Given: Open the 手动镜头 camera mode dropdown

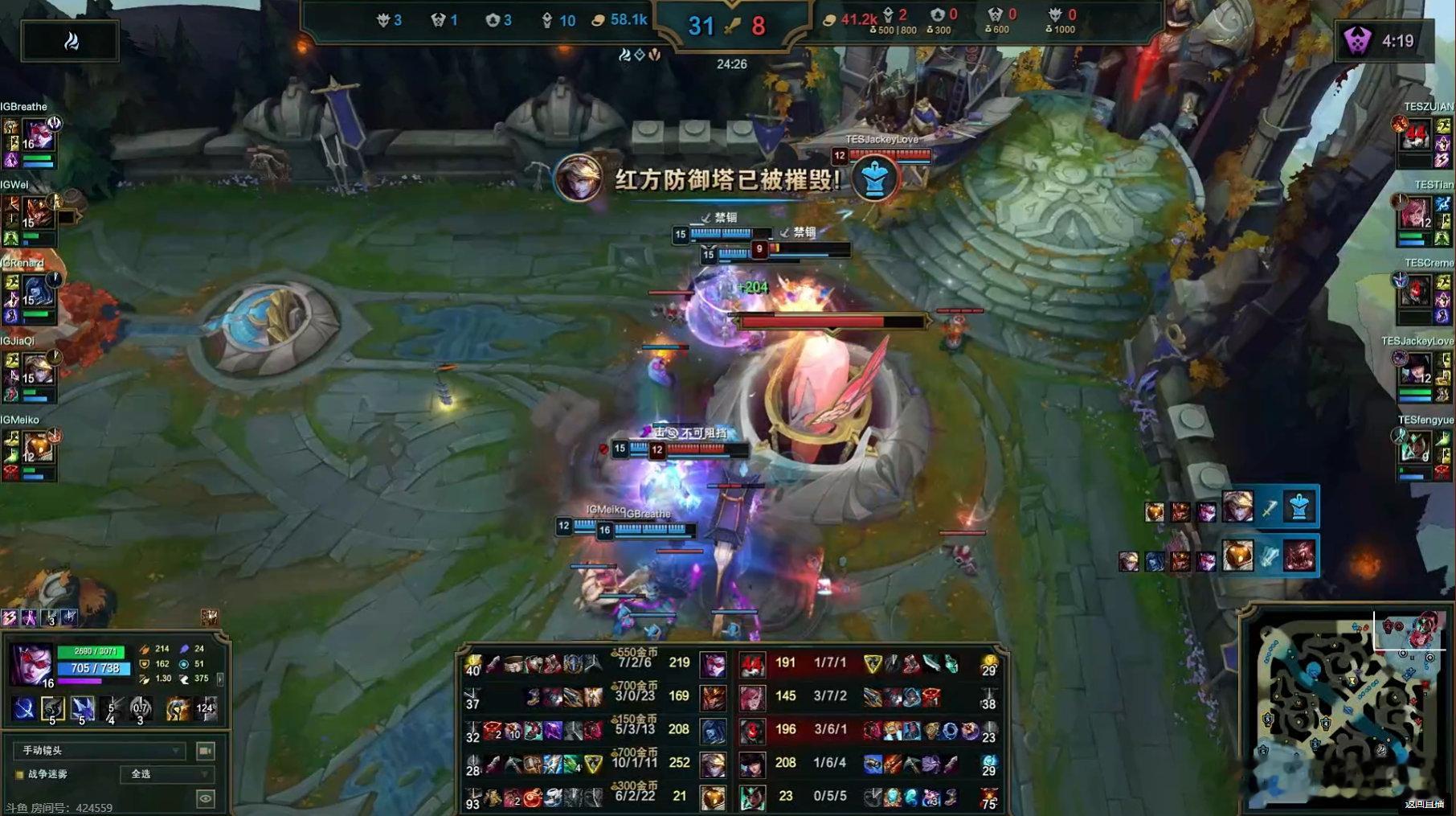Looking at the screenshot, I should pyautogui.click(x=100, y=751).
